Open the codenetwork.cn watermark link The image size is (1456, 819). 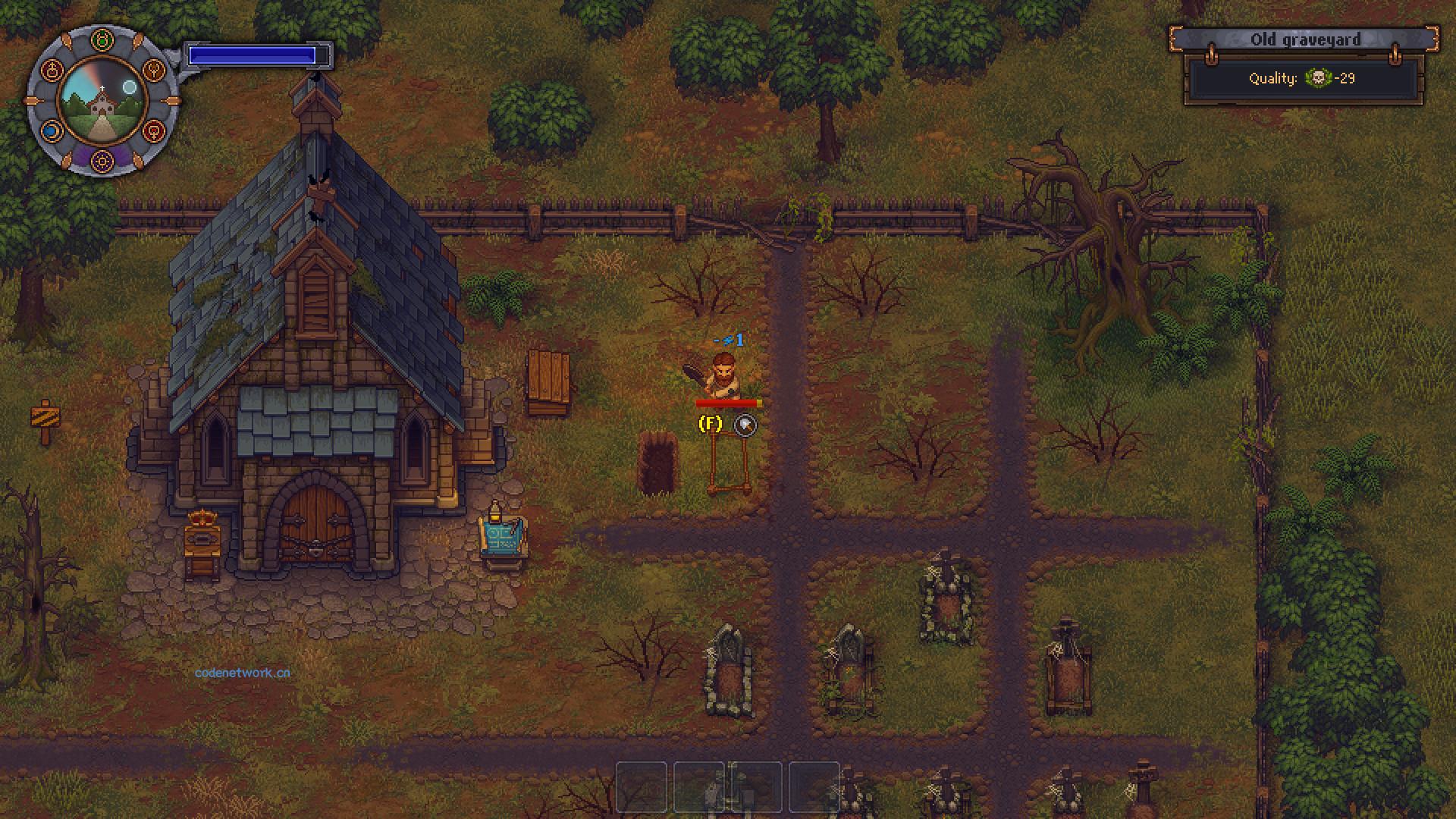click(243, 672)
